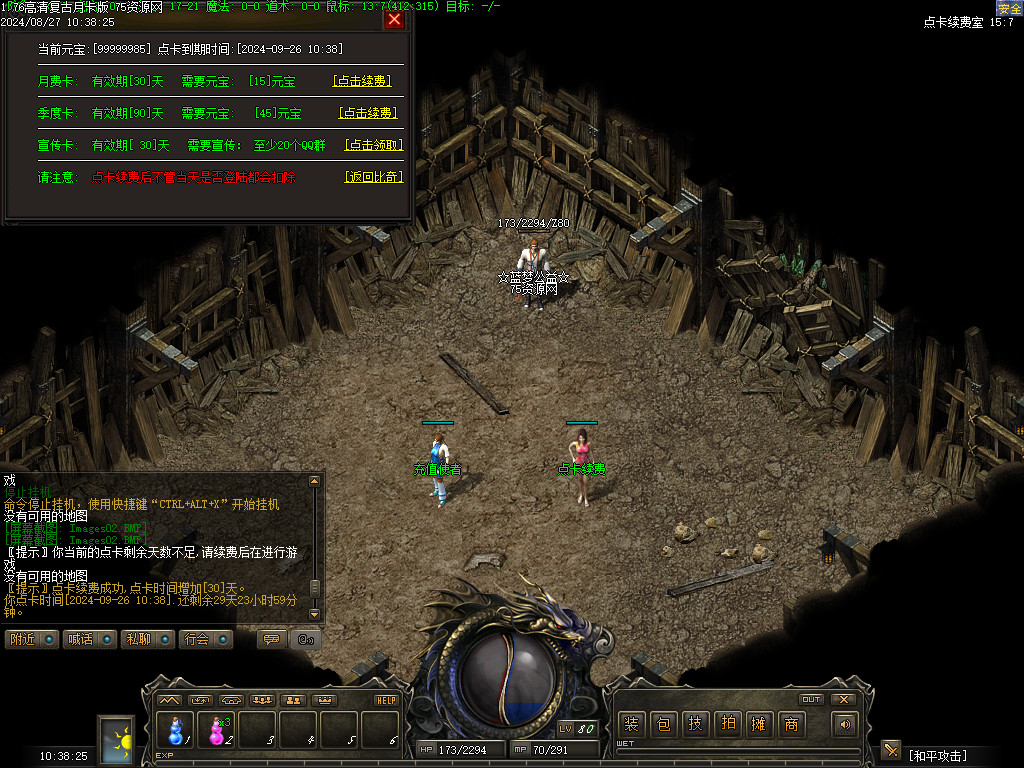The image size is (1024, 768).
Task: Close the card renewal dialog
Action: pyautogui.click(x=394, y=19)
